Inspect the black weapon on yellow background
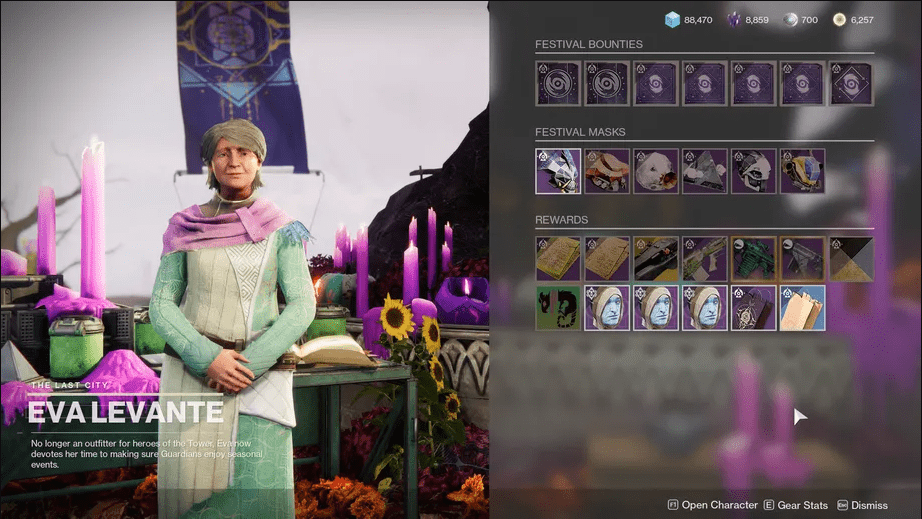 click(655, 259)
